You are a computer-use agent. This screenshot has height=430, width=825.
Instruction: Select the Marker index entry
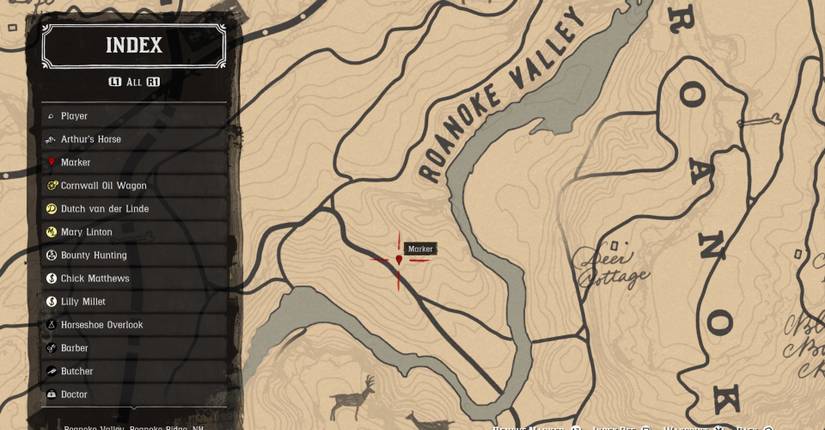click(134, 162)
